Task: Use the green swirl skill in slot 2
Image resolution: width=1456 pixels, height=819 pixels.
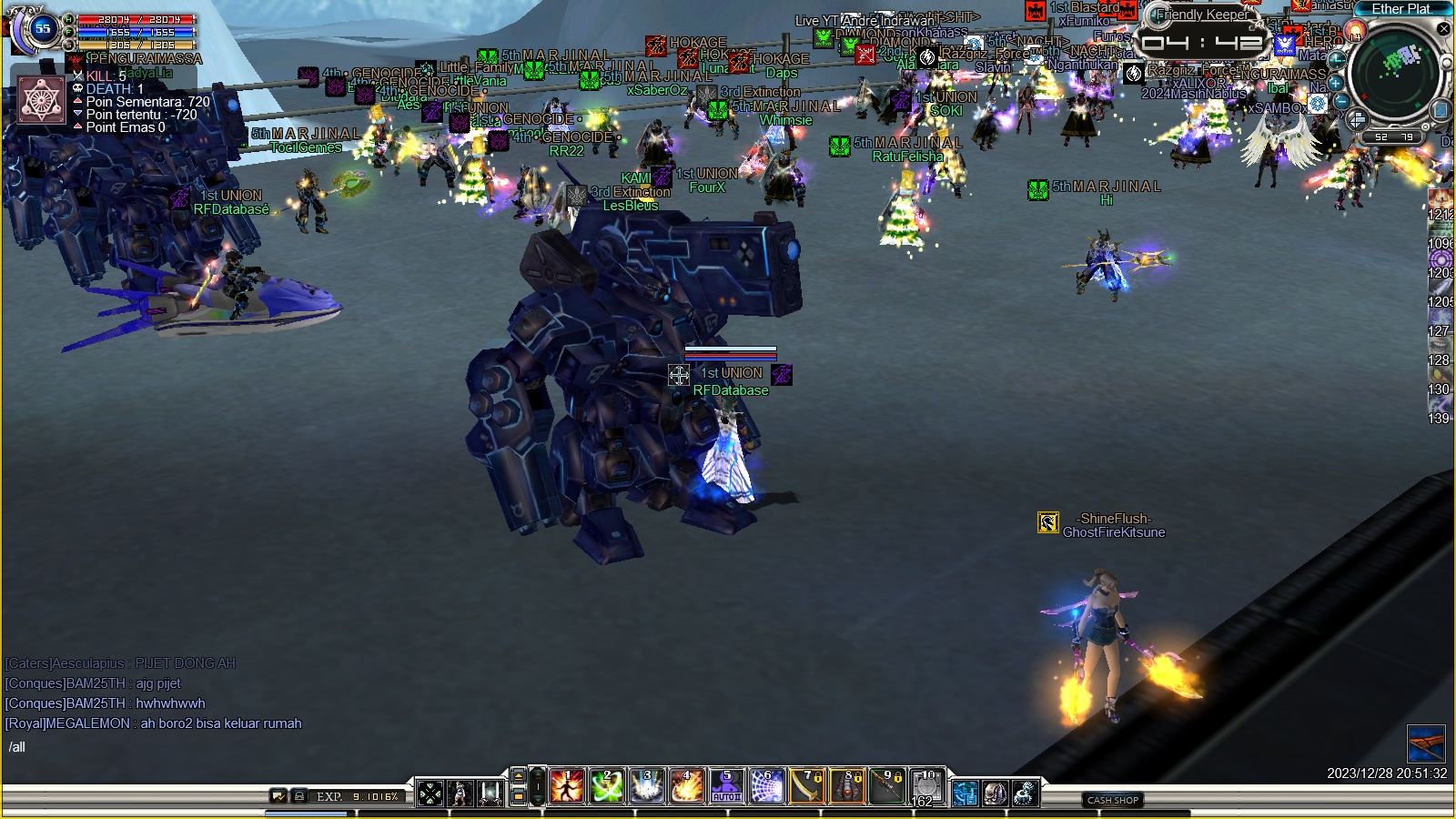Action: (607, 786)
